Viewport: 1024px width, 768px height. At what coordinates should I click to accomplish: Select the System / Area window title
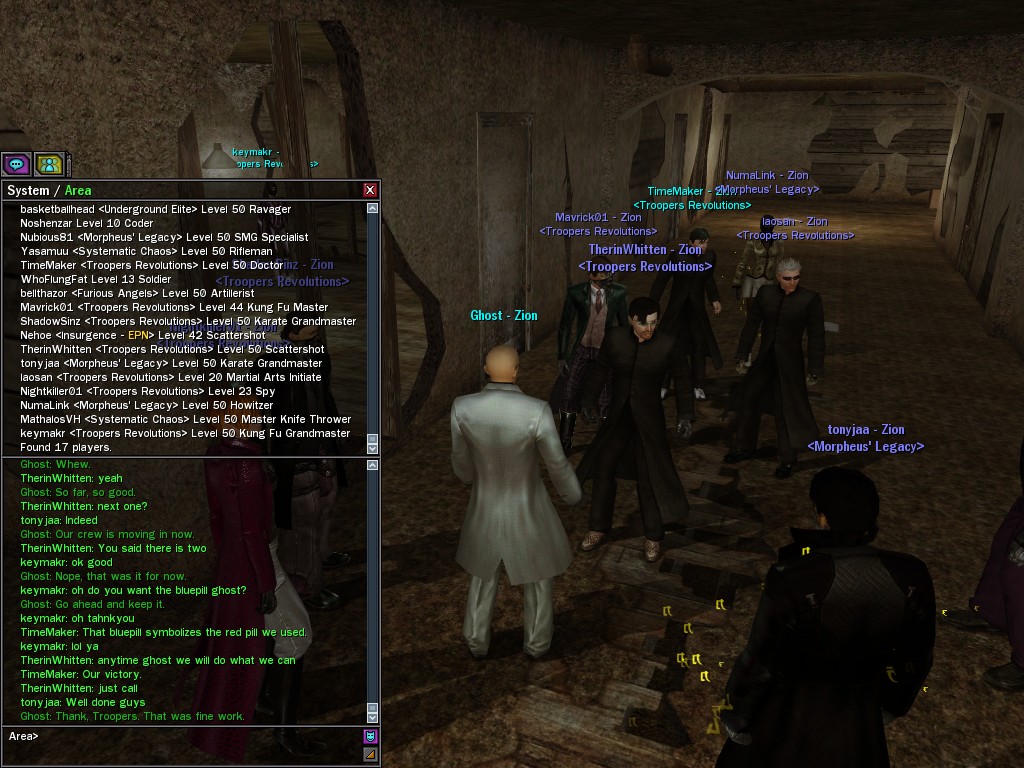click(x=49, y=190)
